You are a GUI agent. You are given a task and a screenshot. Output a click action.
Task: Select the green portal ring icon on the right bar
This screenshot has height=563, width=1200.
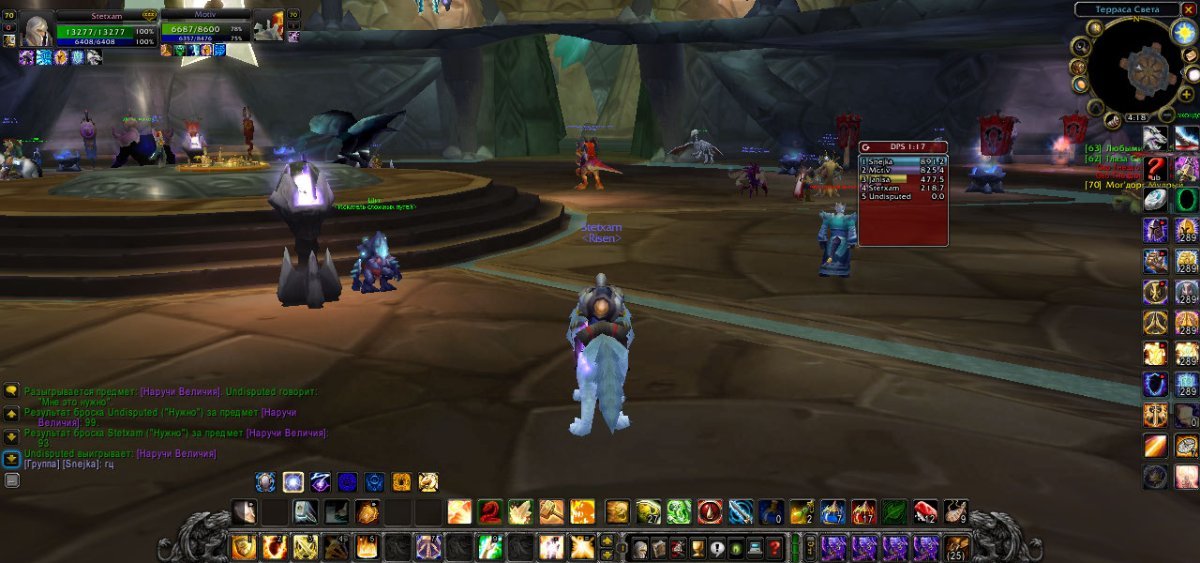pos(1186,199)
